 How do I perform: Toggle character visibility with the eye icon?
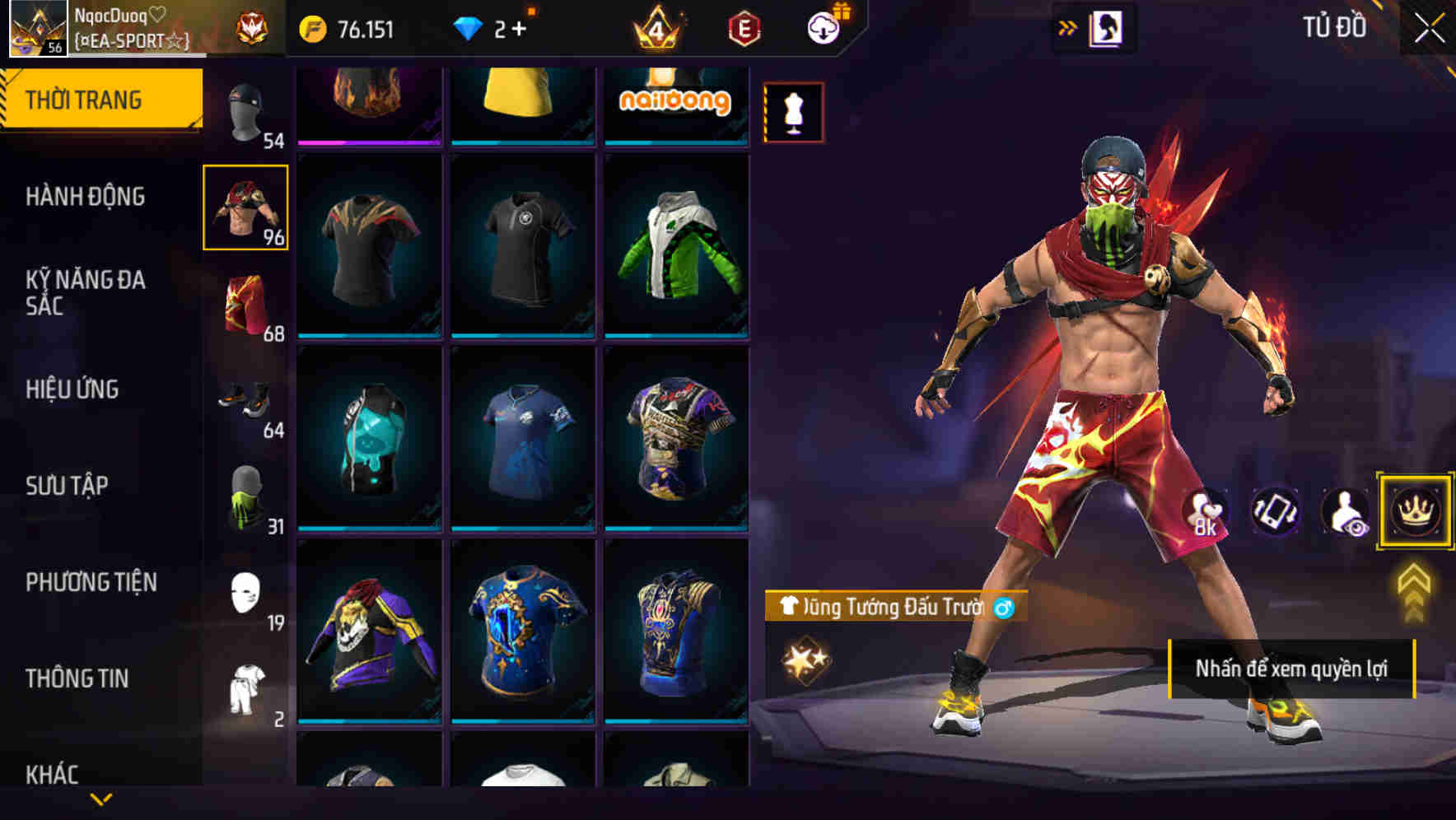click(x=1342, y=512)
